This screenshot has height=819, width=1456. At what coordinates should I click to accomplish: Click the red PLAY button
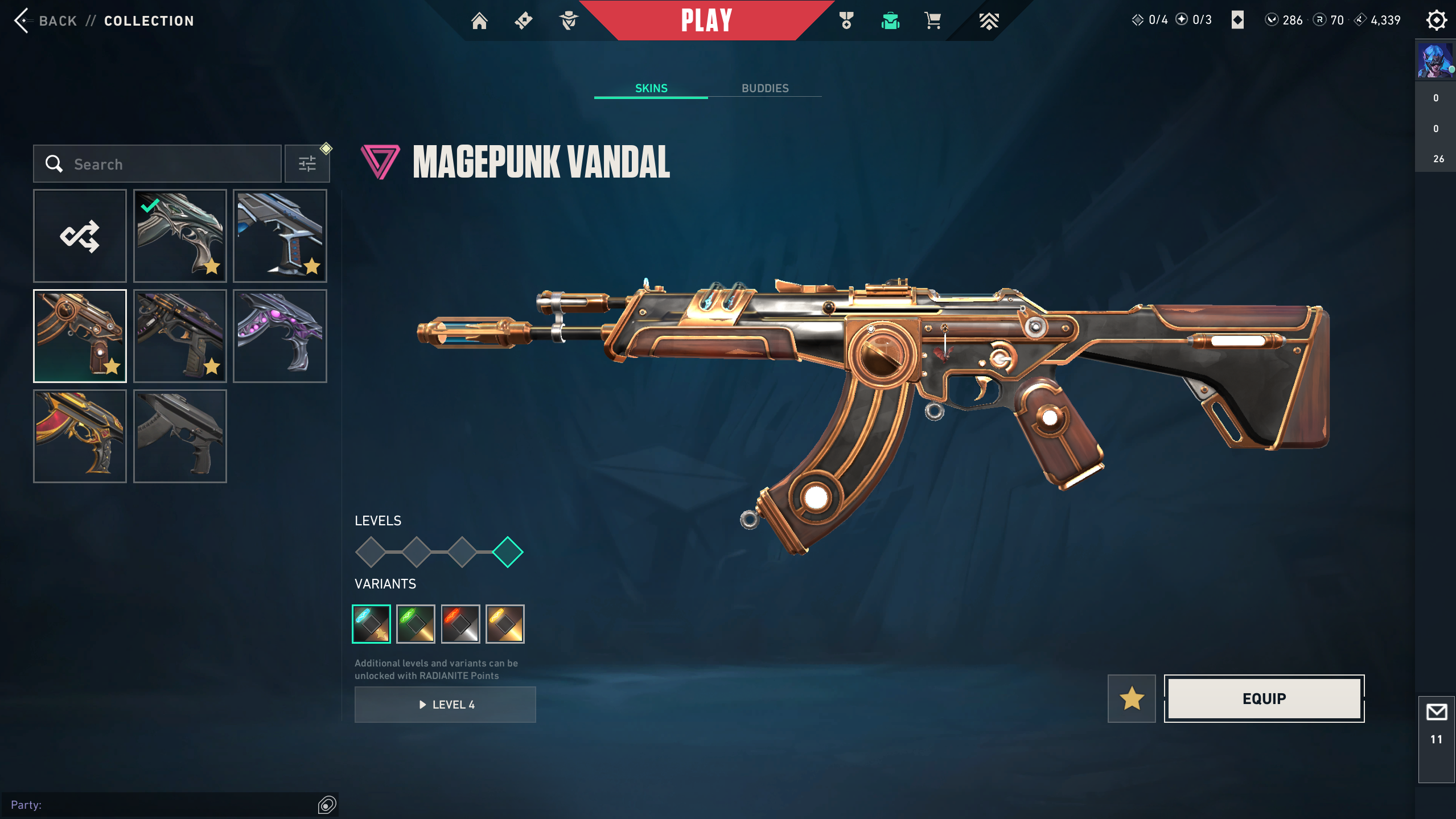[706, 21]
